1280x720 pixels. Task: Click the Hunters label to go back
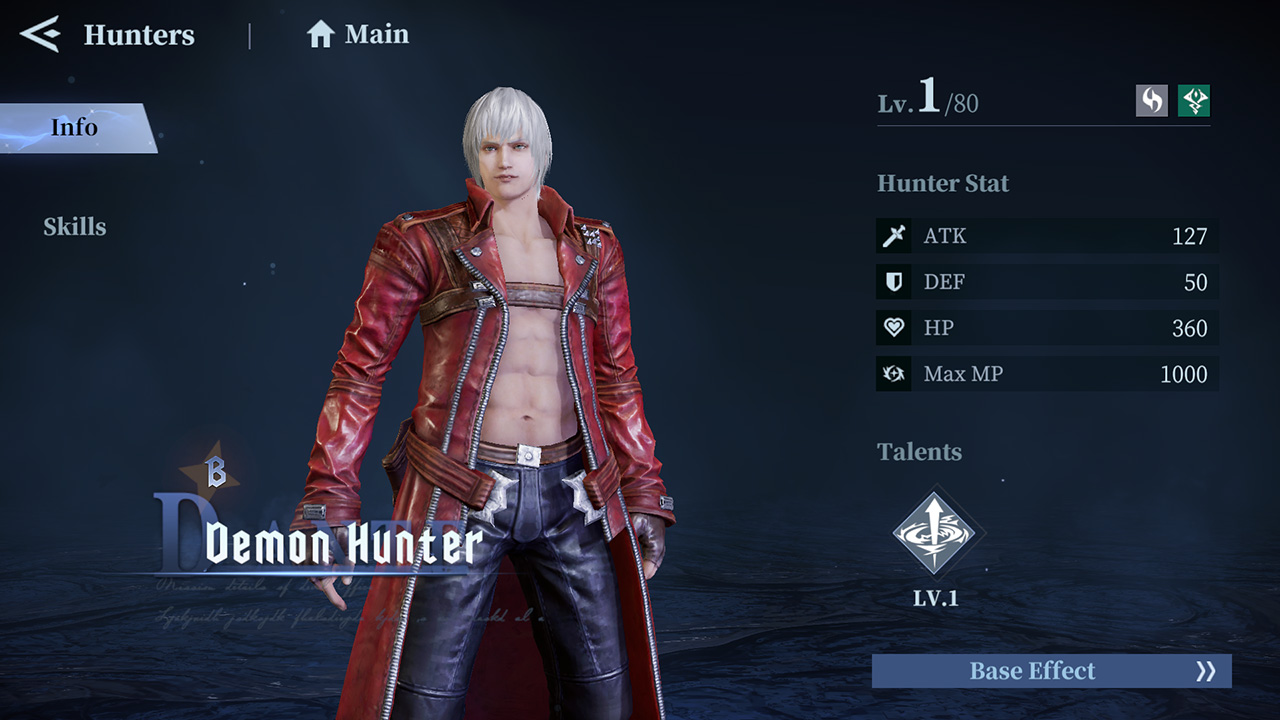140,35
